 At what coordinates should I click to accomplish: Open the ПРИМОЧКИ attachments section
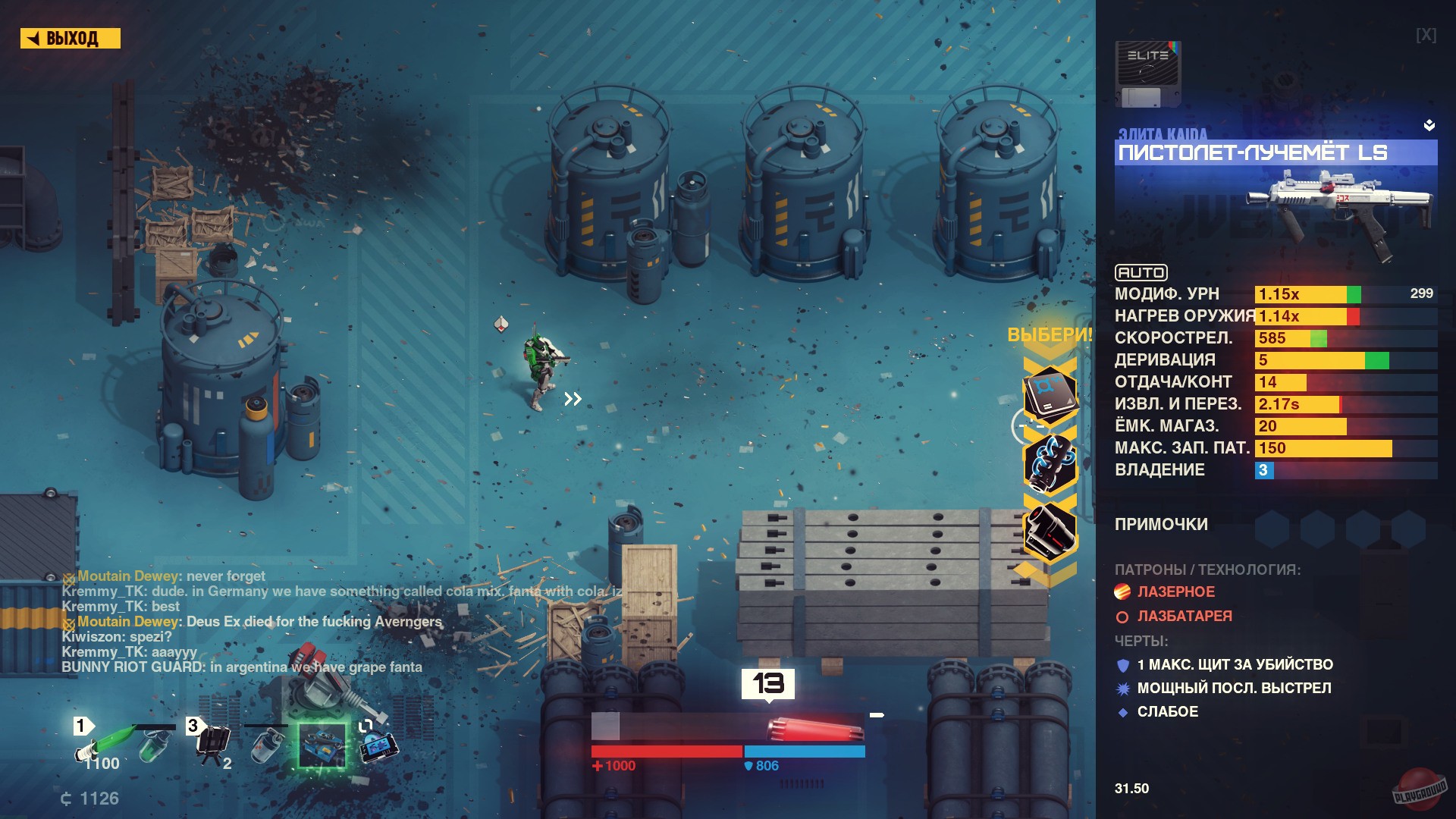tap(1160, 524)
